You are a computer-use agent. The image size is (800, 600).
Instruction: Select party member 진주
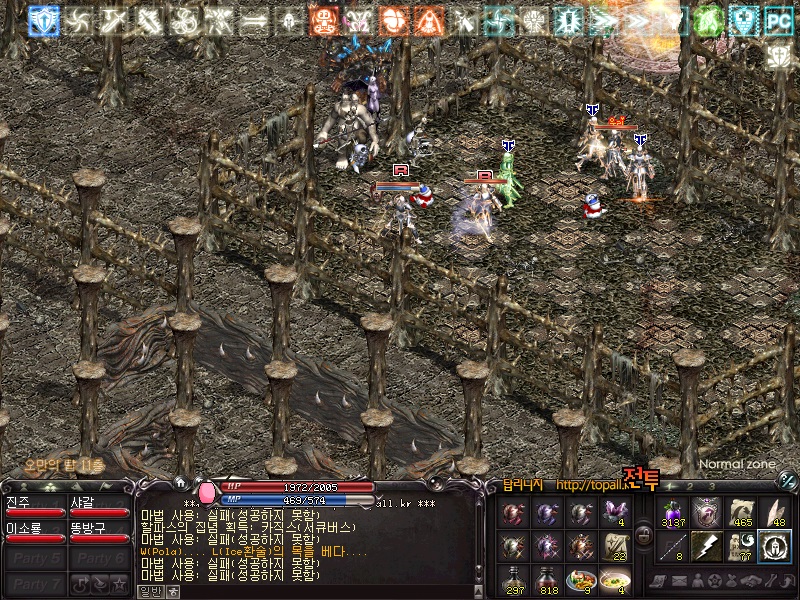(35, 507)
